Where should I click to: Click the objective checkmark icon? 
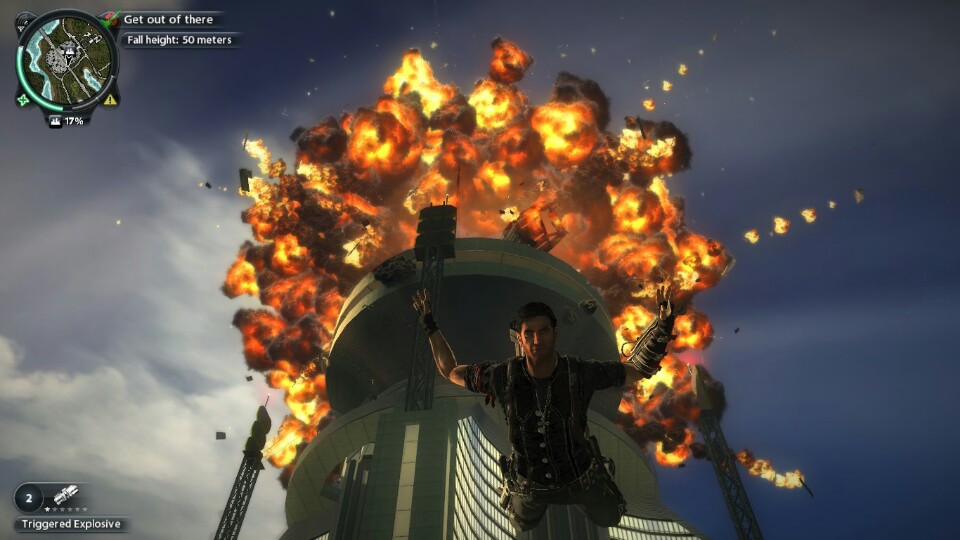[111, 18]
